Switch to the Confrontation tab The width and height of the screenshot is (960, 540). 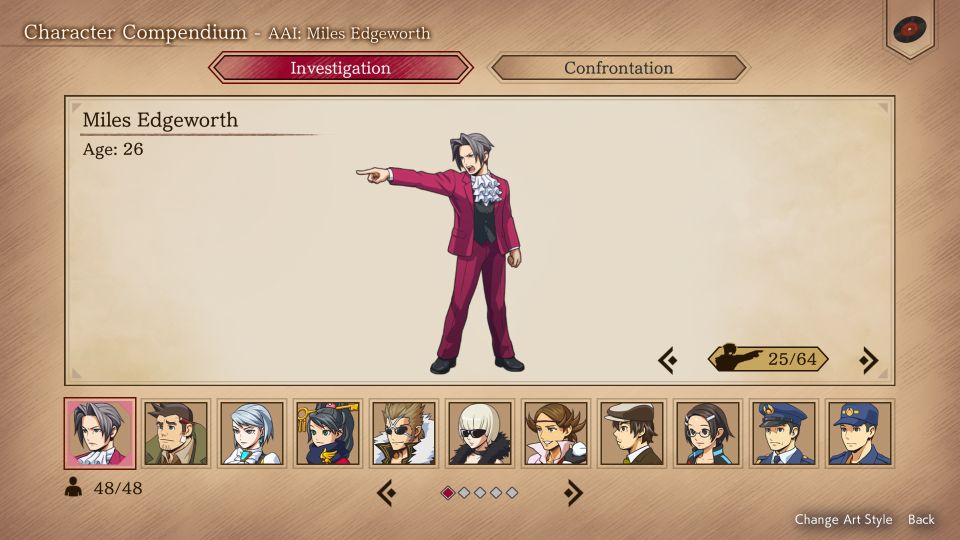(x=618, y=68)
